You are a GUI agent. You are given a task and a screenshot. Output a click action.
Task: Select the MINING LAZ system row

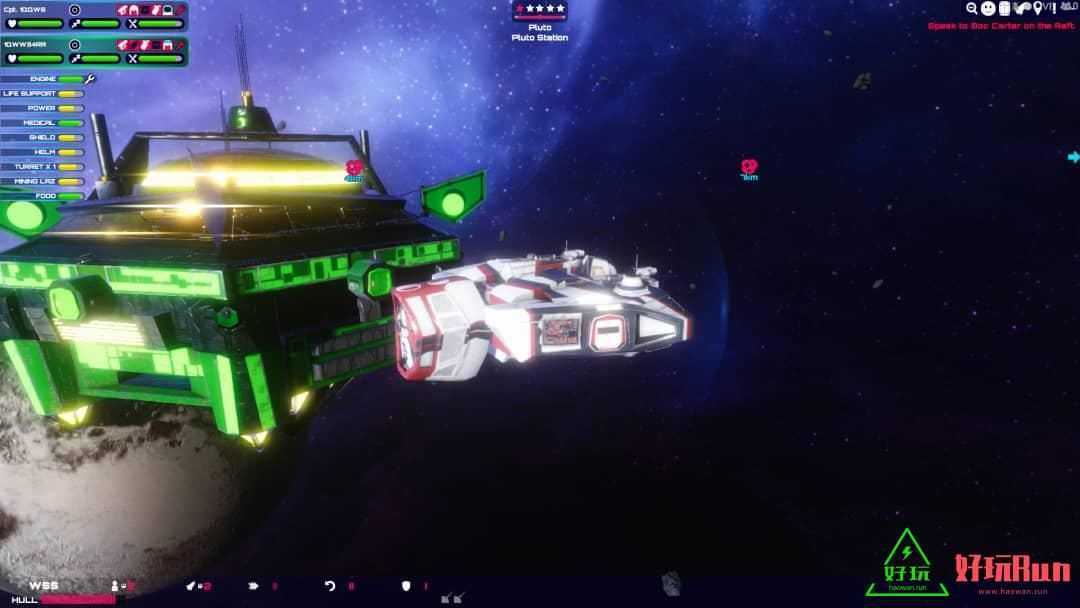click(43, 181)
